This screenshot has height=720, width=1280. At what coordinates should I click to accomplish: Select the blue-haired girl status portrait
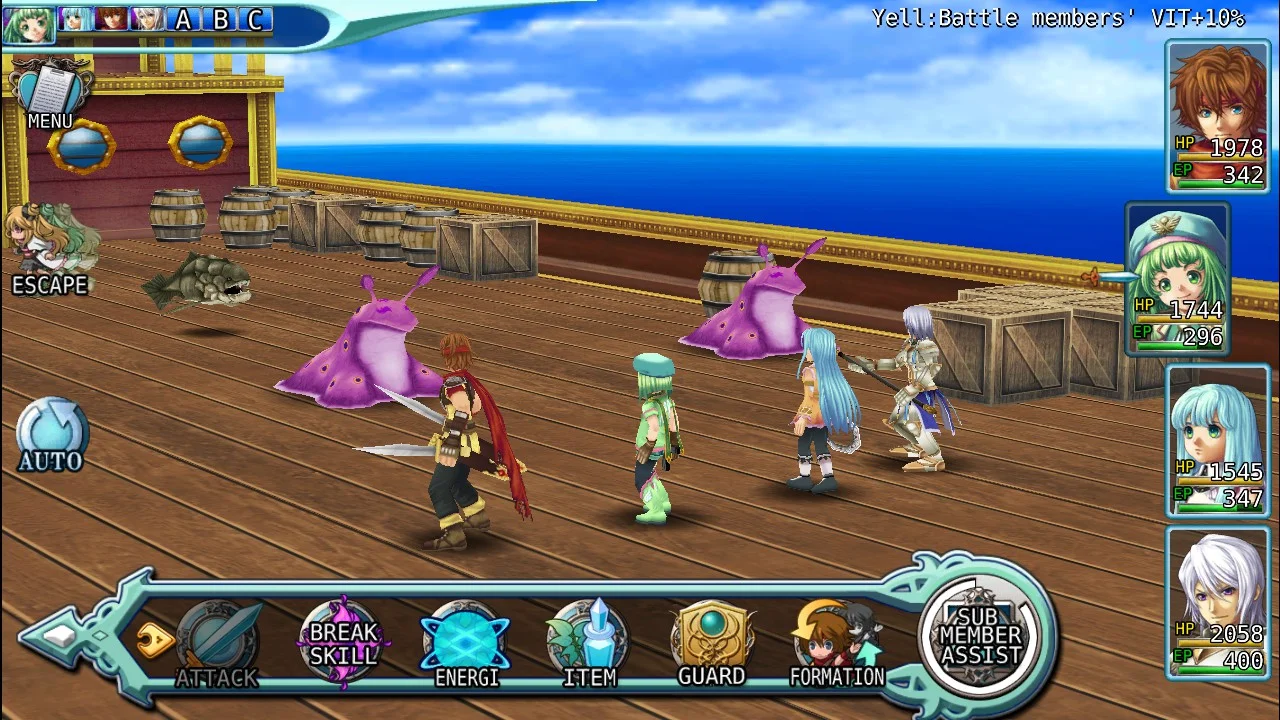[1217, 441]
